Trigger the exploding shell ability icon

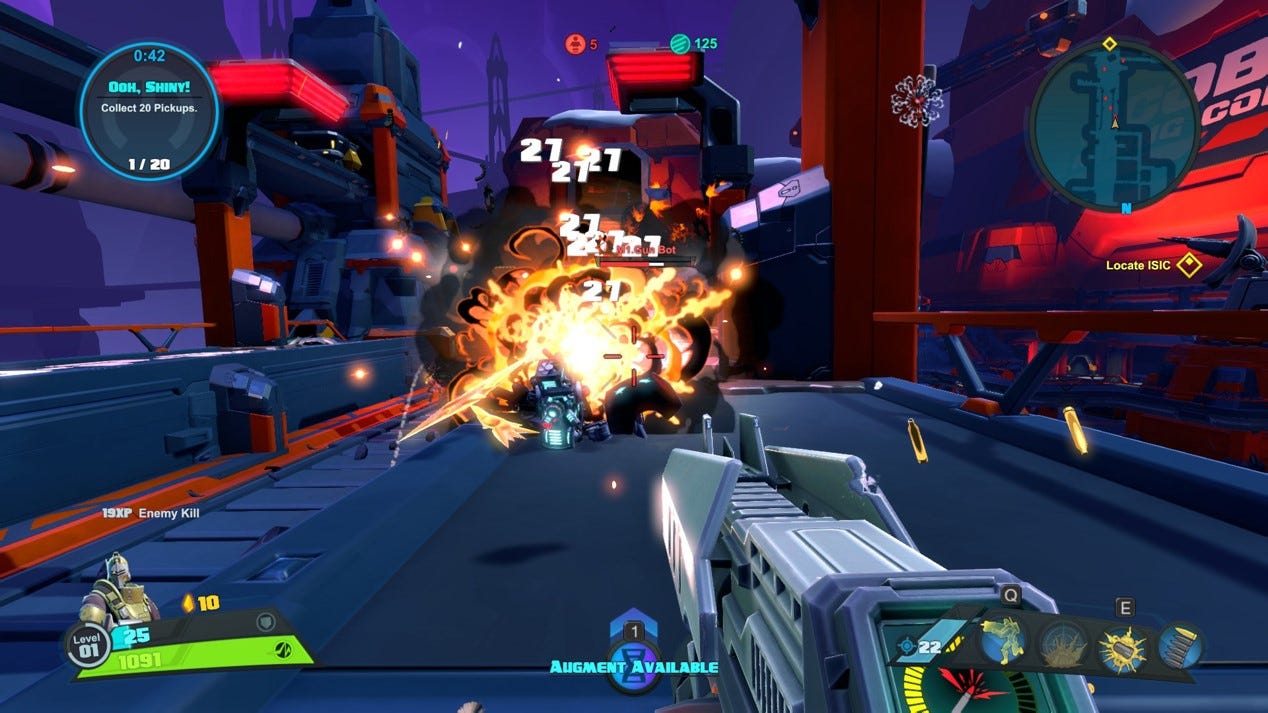tap(1121, 645)
